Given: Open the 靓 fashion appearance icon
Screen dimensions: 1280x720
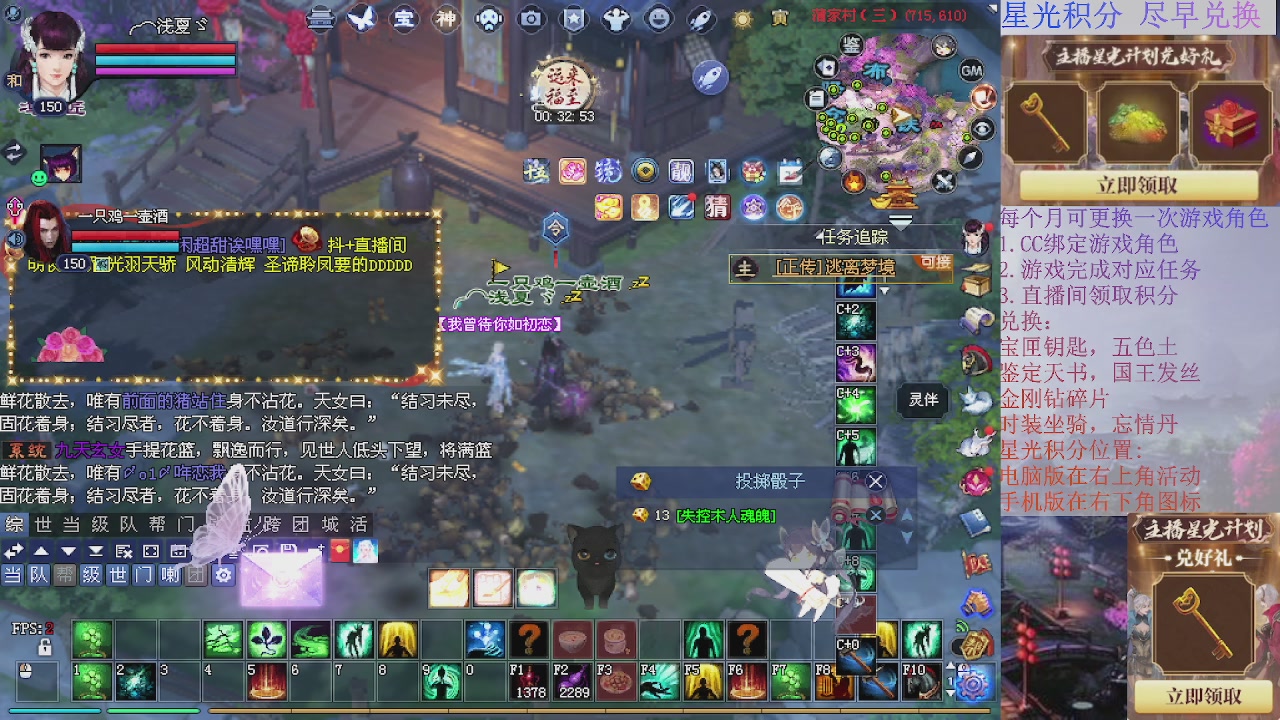Looking at the screenshot, I should click(681, 171).
